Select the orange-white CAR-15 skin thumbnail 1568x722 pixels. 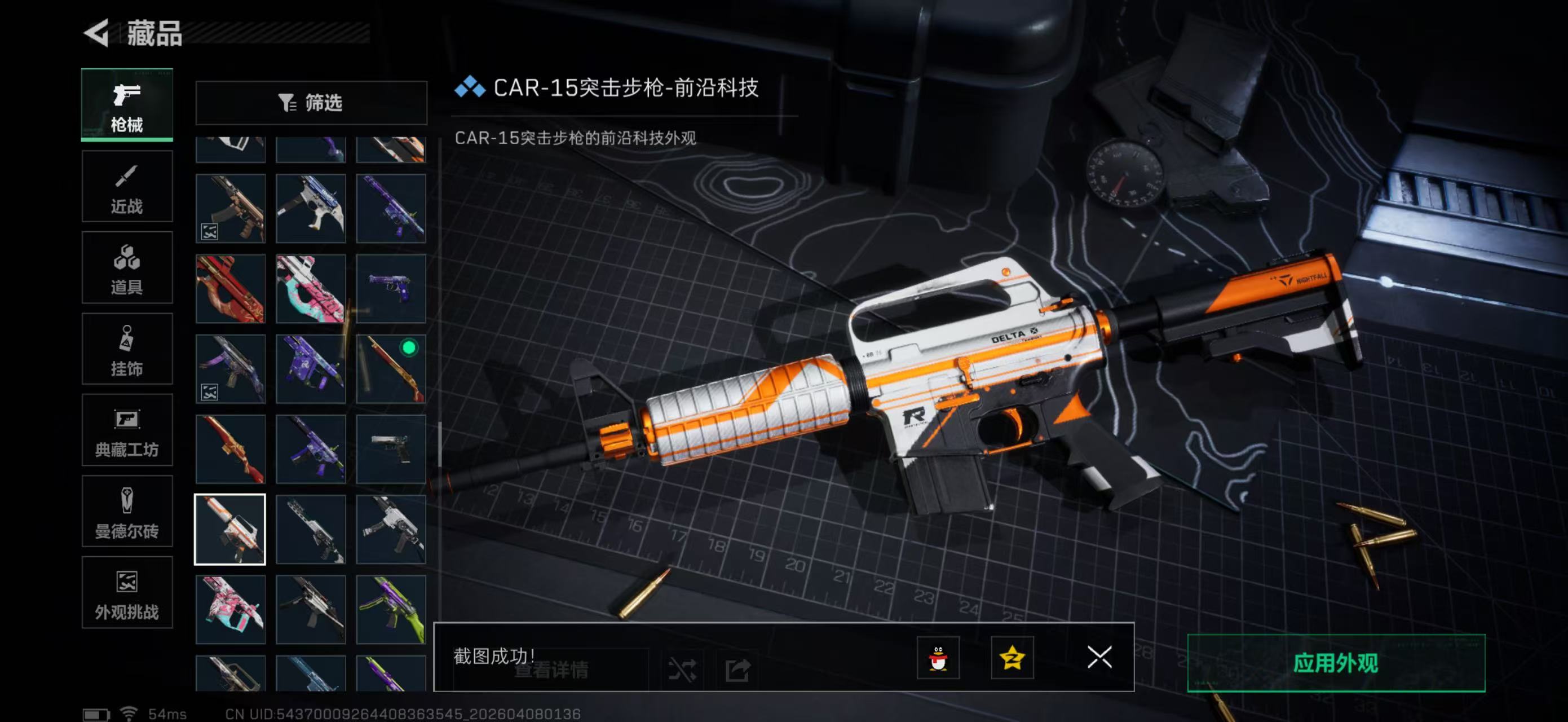[230, 529]
